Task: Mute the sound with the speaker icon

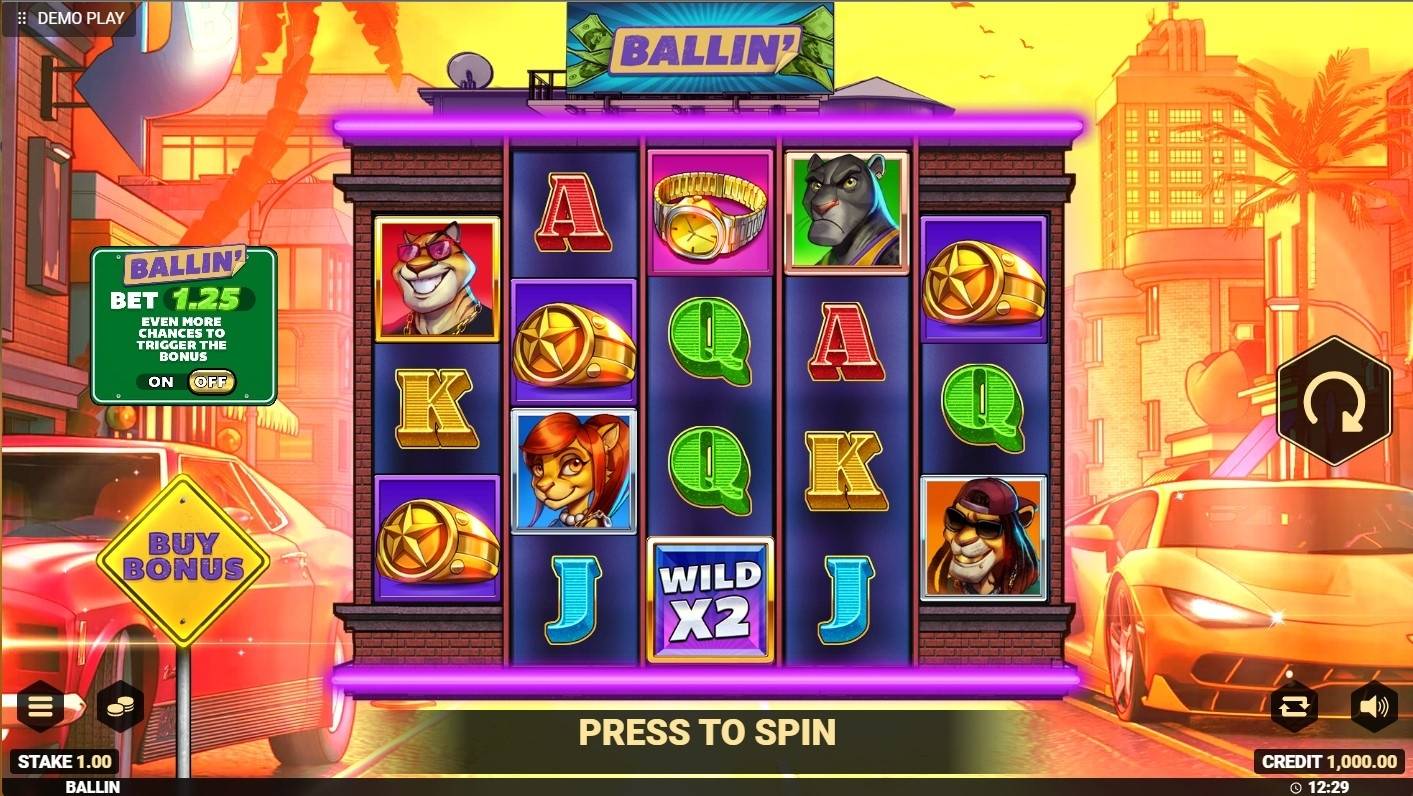Action: (1374, 707)
